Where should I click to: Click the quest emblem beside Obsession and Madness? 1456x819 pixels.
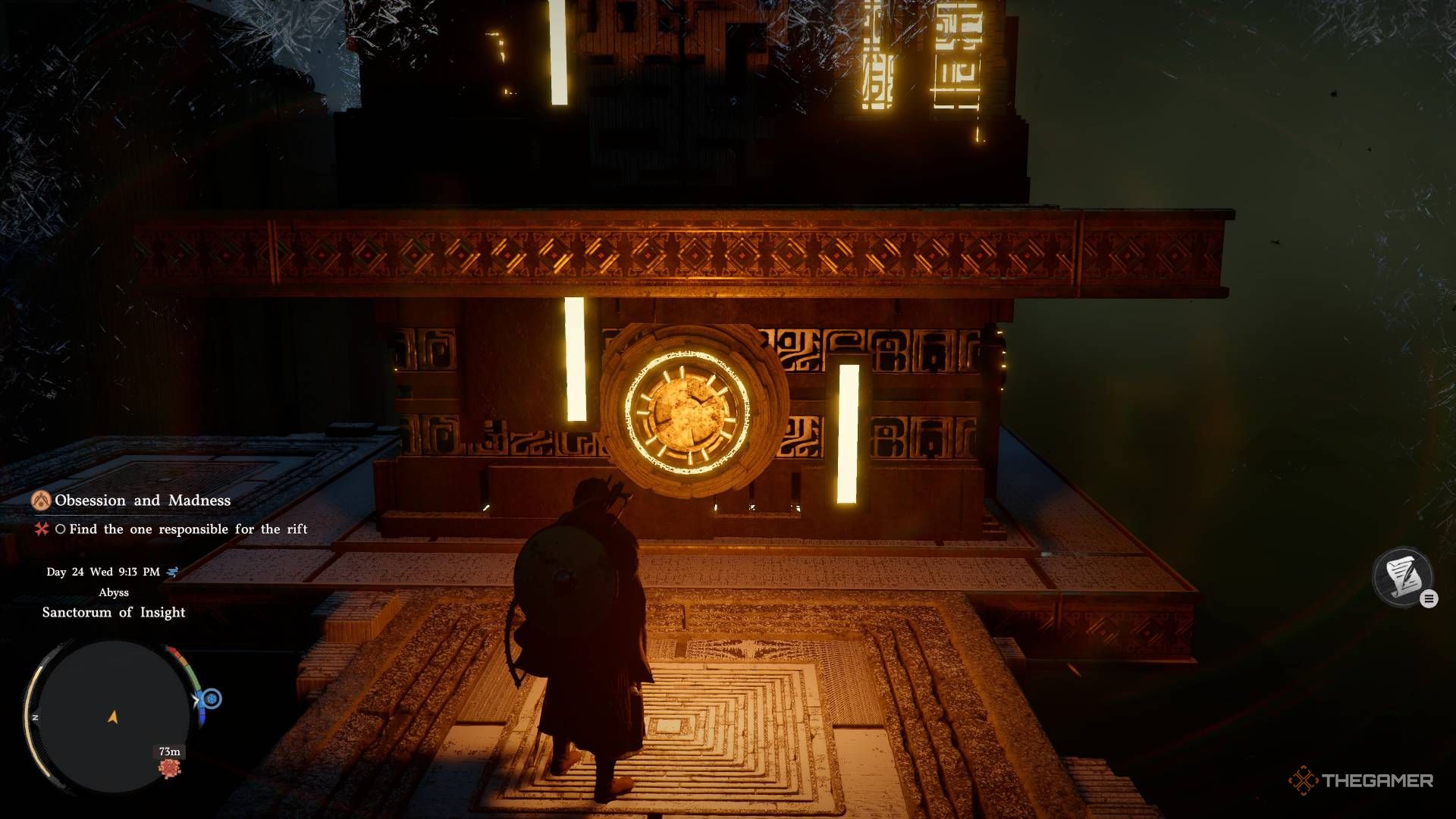point(41,500)
